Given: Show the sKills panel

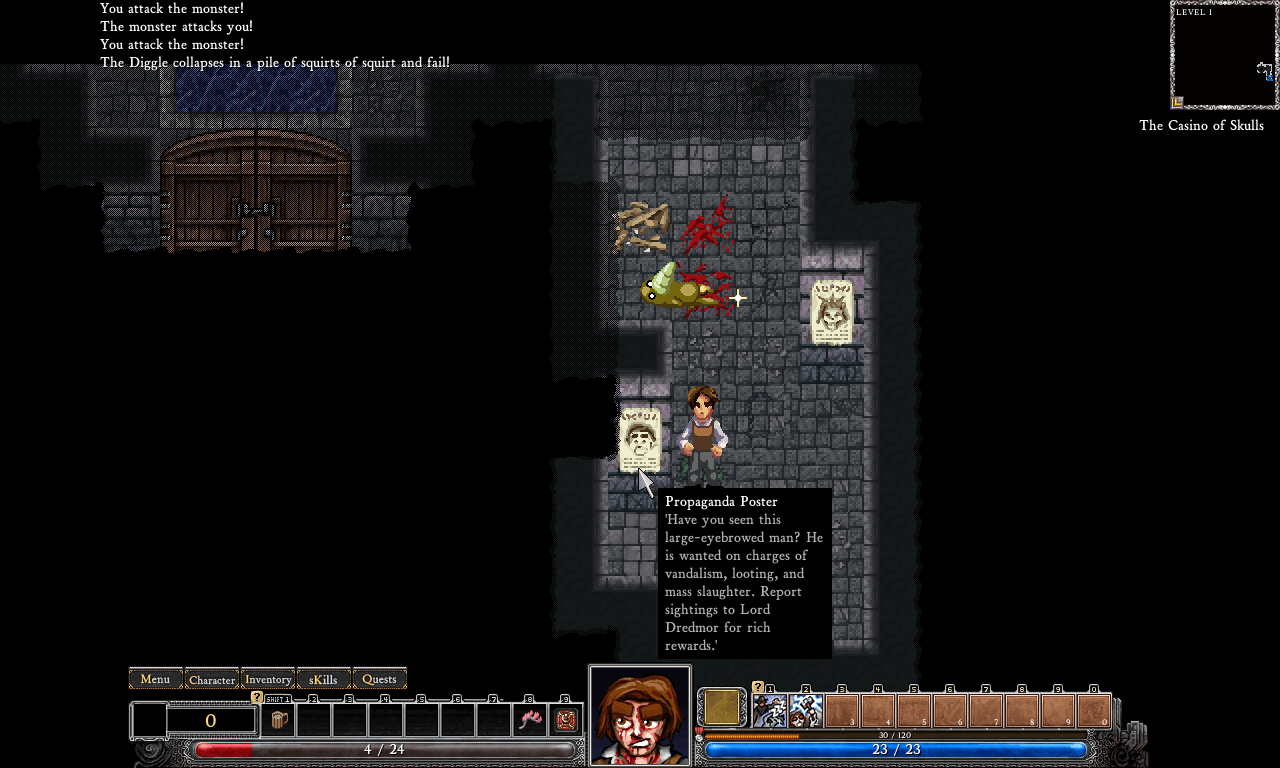Looking at the screenshot, I should (x=324, y=679).
